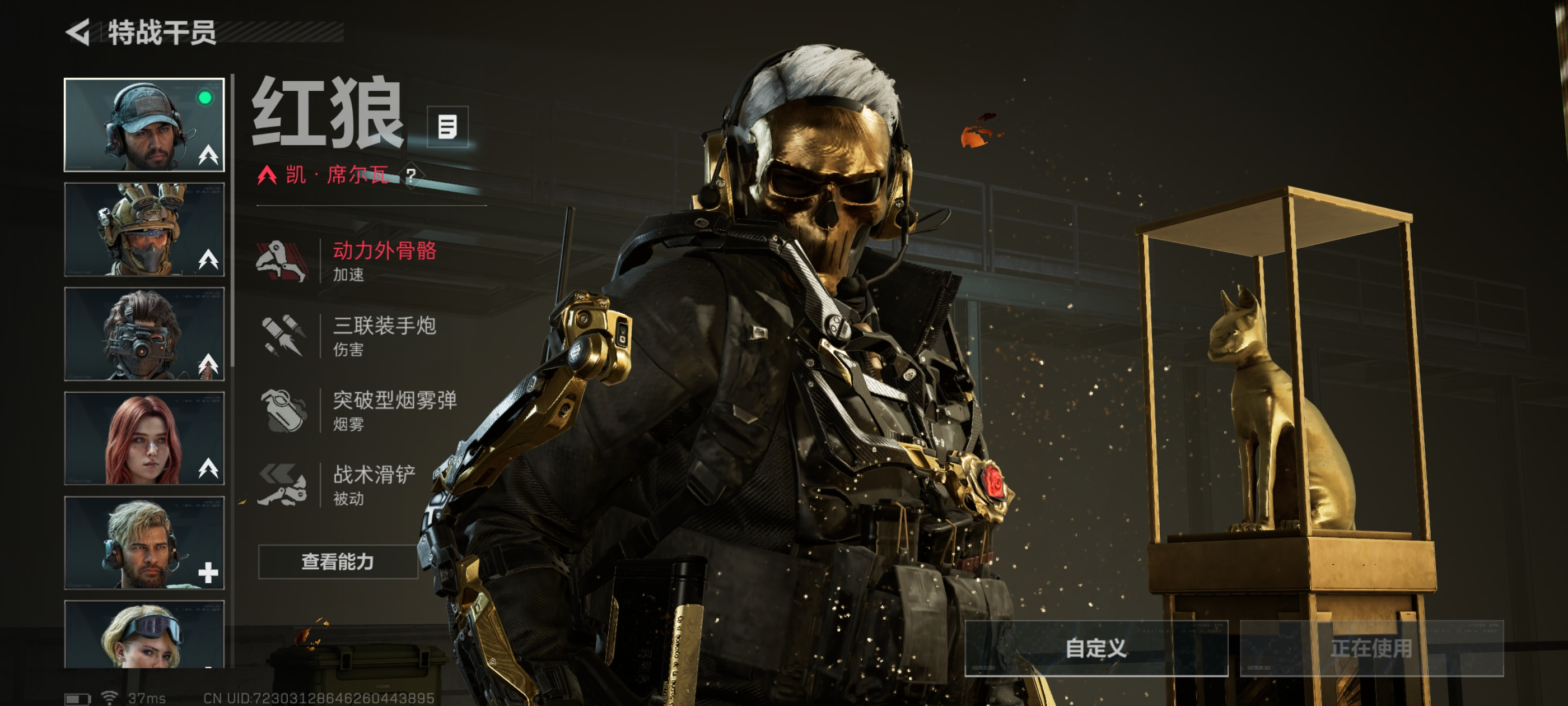Click the question mark next to 凯·席尔瓦

412,176
